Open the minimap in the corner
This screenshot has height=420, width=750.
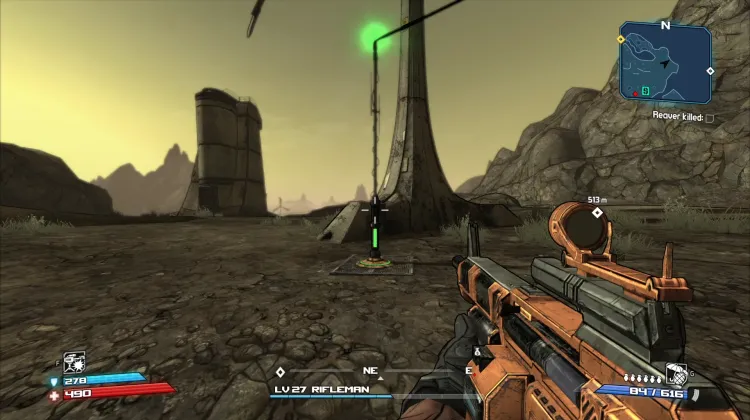[665, 62]
